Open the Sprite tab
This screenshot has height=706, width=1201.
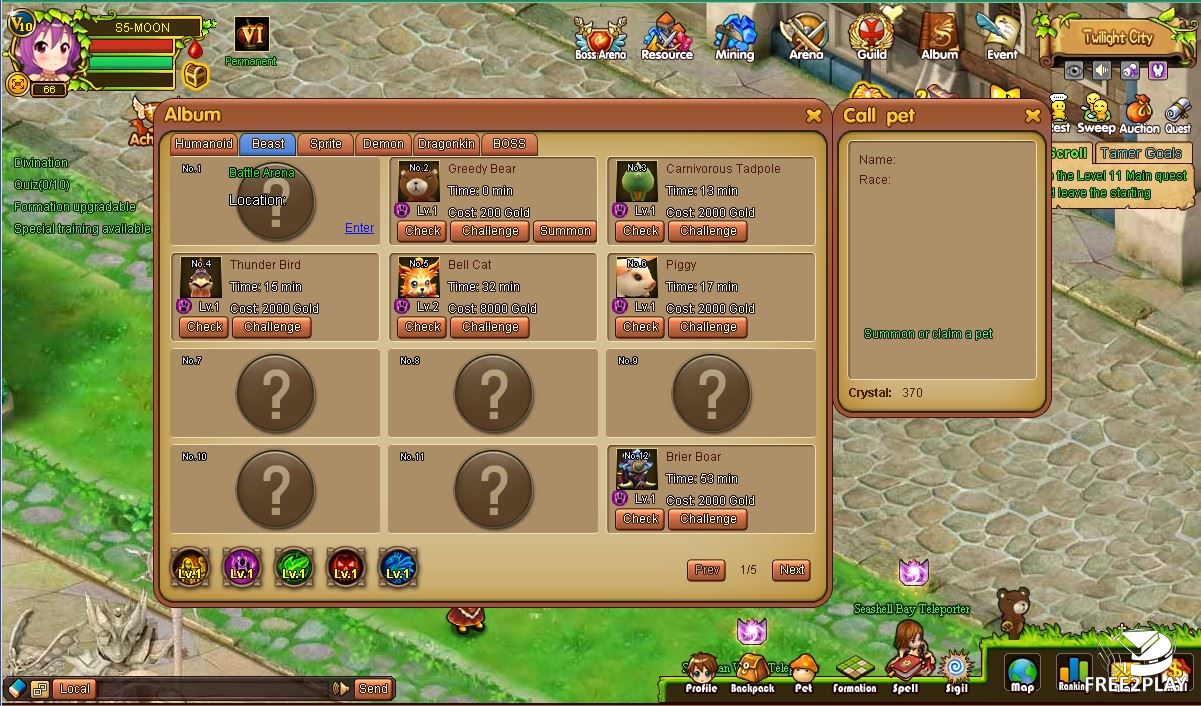(x=325, y=144)
